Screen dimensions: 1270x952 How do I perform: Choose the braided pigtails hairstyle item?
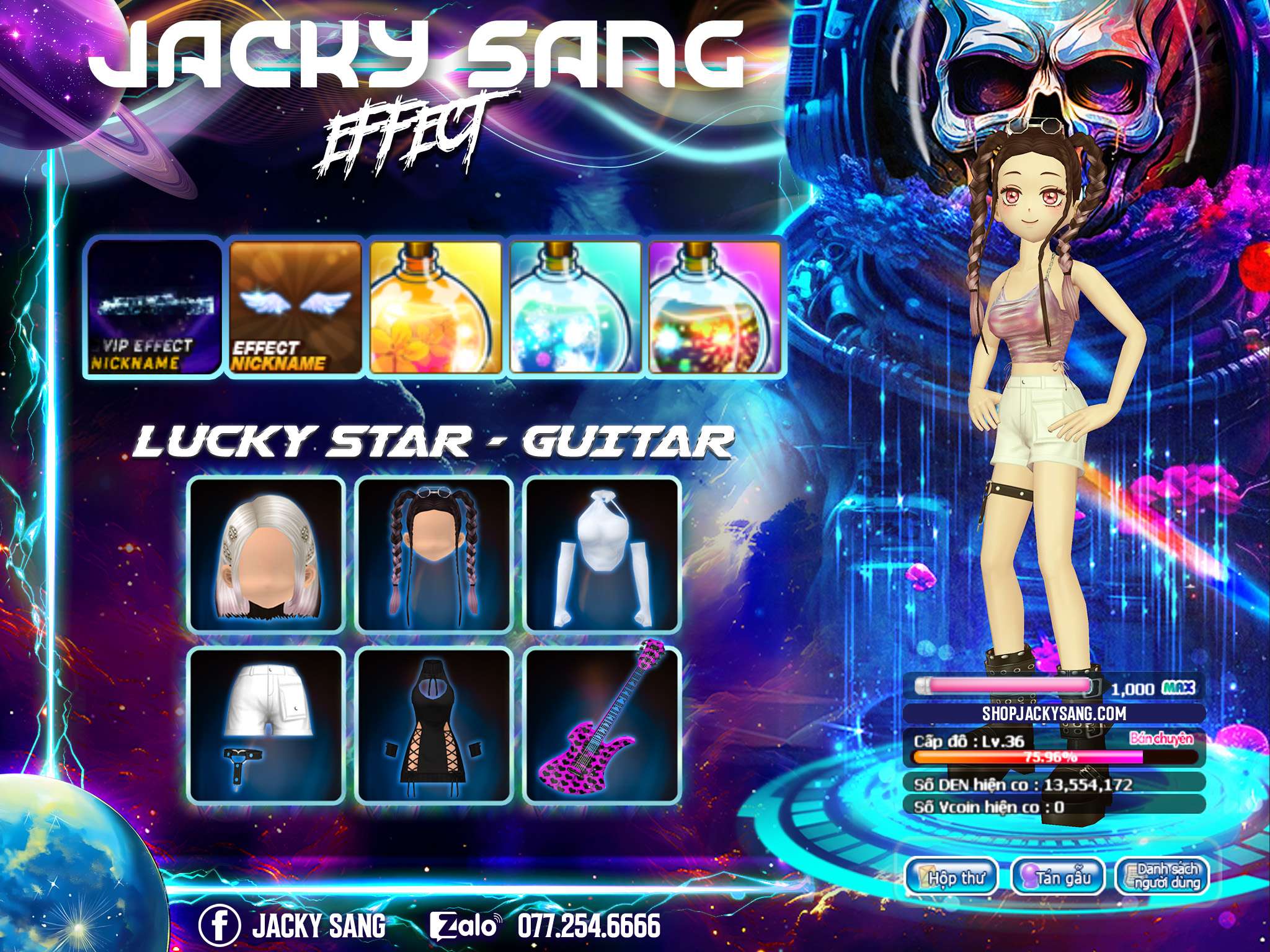coord(435,555)
